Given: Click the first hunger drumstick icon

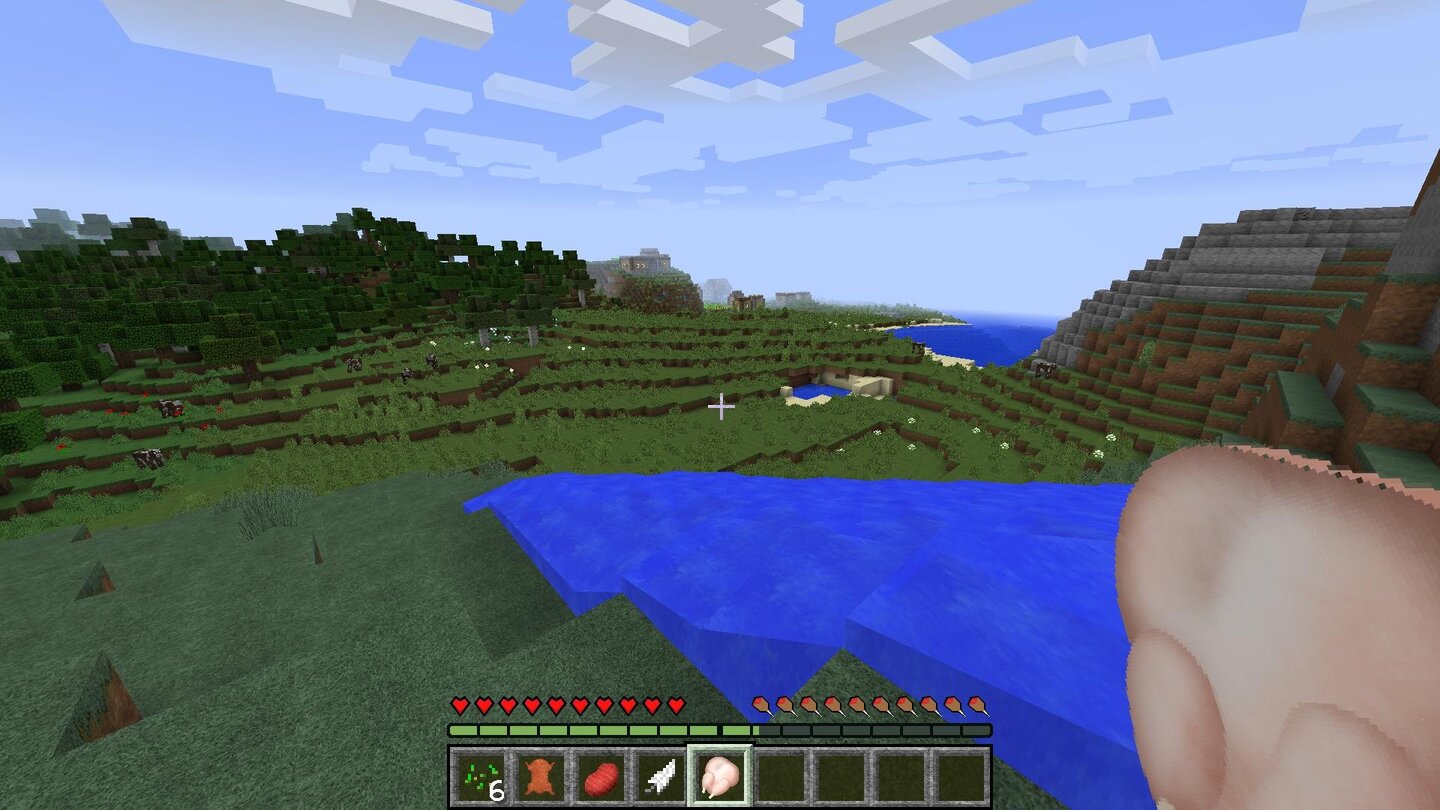Looking at the screenshot, I should [760, 705].
